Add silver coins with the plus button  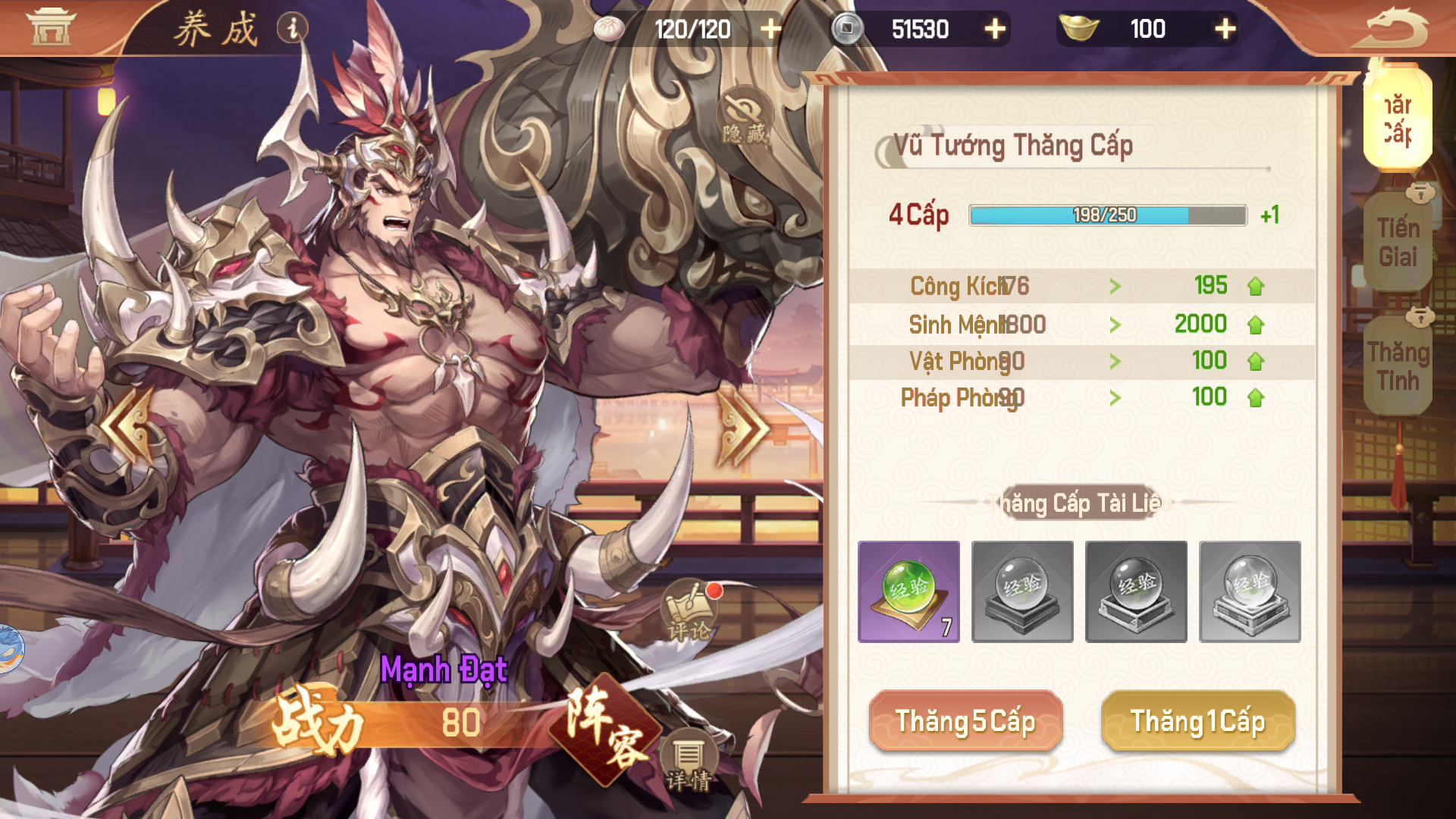pyautogui.click(x=995, y=29)
